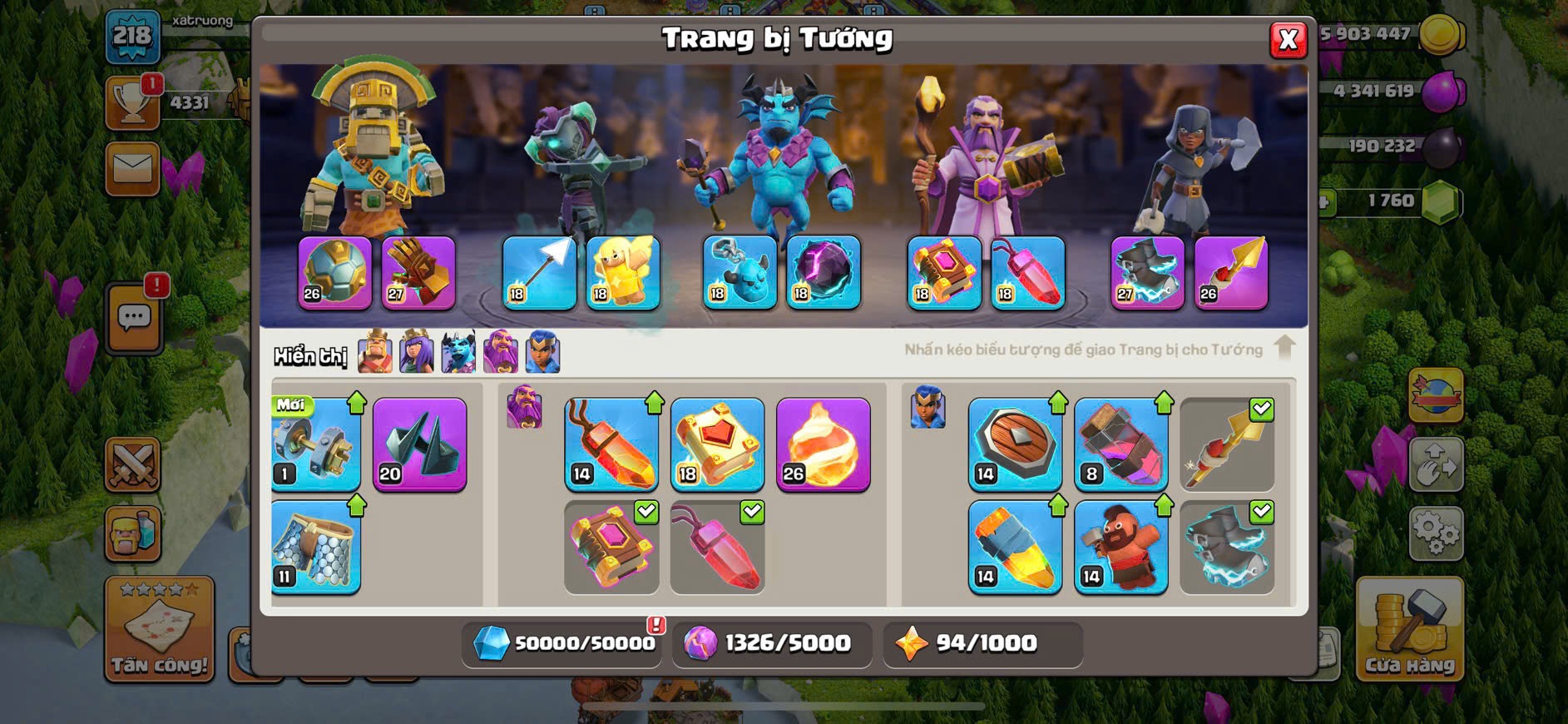This screenshot has width=1568, height=724.
Task: Tap the Tấn Công attack button
Action: click(159, 628)
